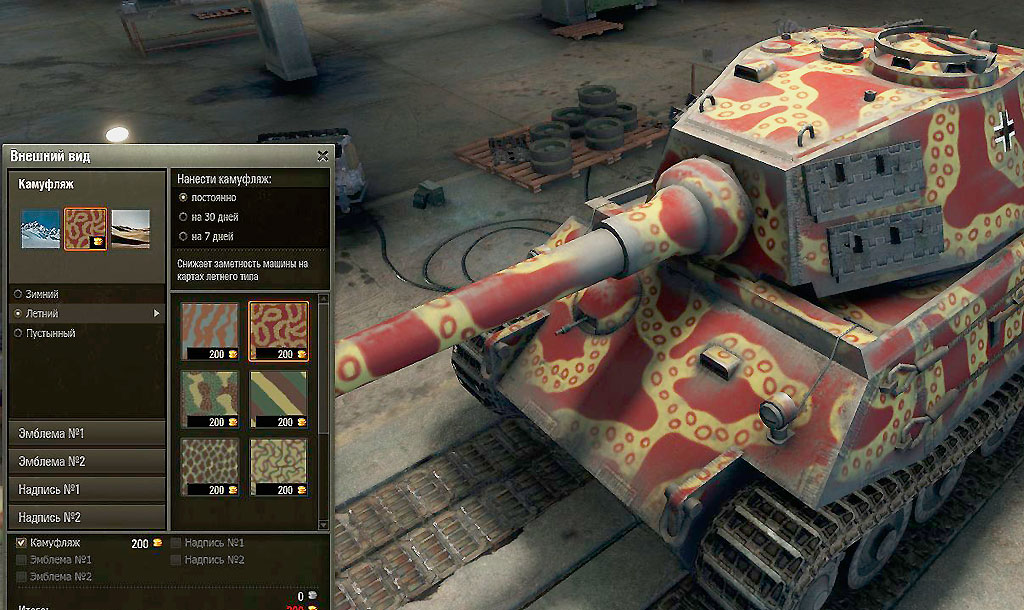
Task: Choose the 'на 7 дней' duration option
Action: pyautogui.click(x=183, y=236)
